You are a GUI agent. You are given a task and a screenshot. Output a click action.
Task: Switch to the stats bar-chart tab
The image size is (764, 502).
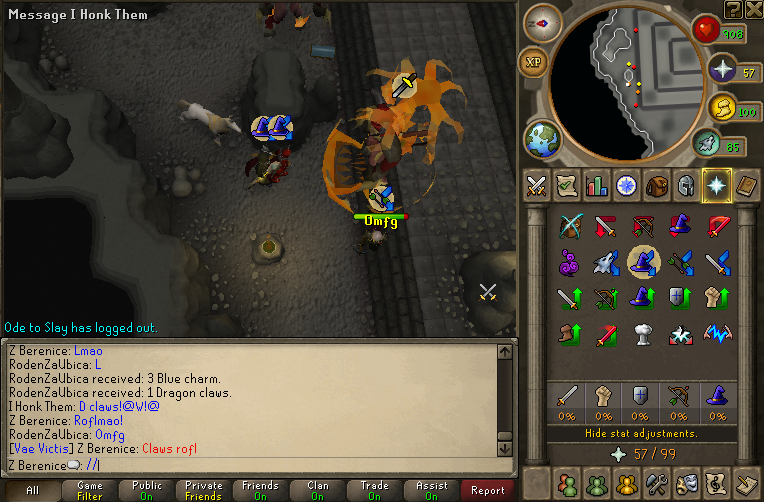point(597,185)
